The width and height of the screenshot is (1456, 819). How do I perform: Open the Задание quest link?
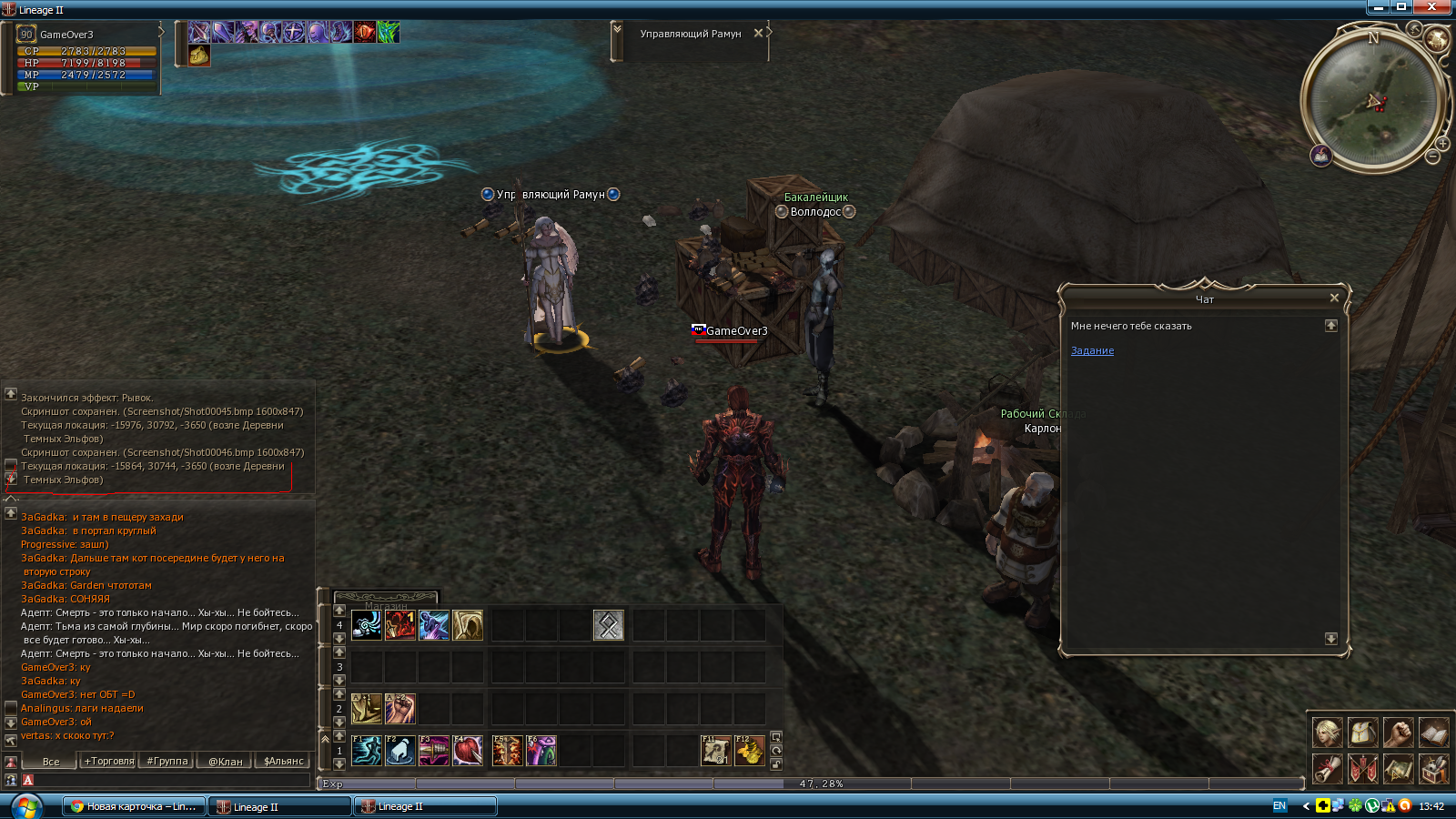click(x=1092, y=350)
